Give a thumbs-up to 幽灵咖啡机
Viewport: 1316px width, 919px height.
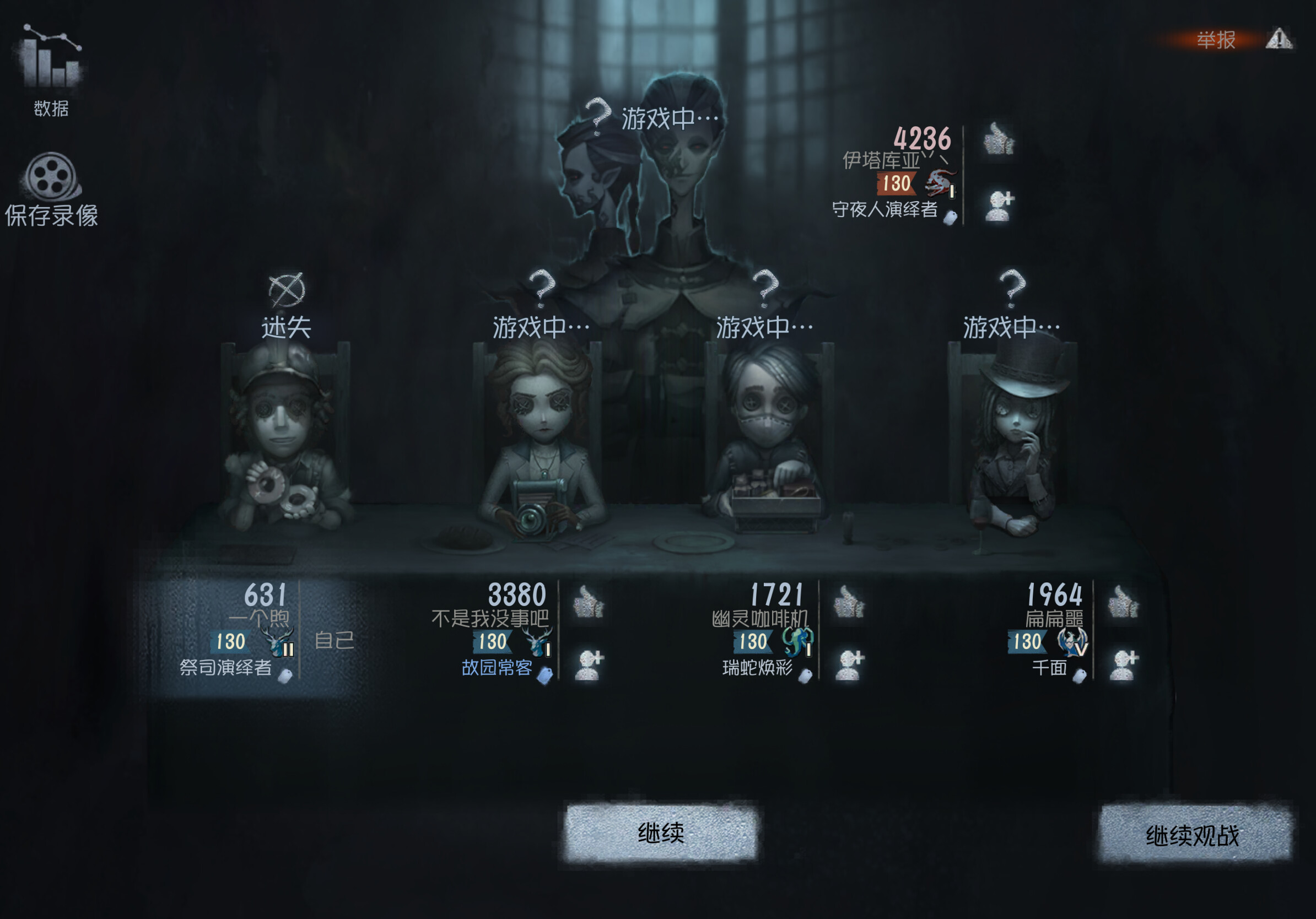pos(849,602)
